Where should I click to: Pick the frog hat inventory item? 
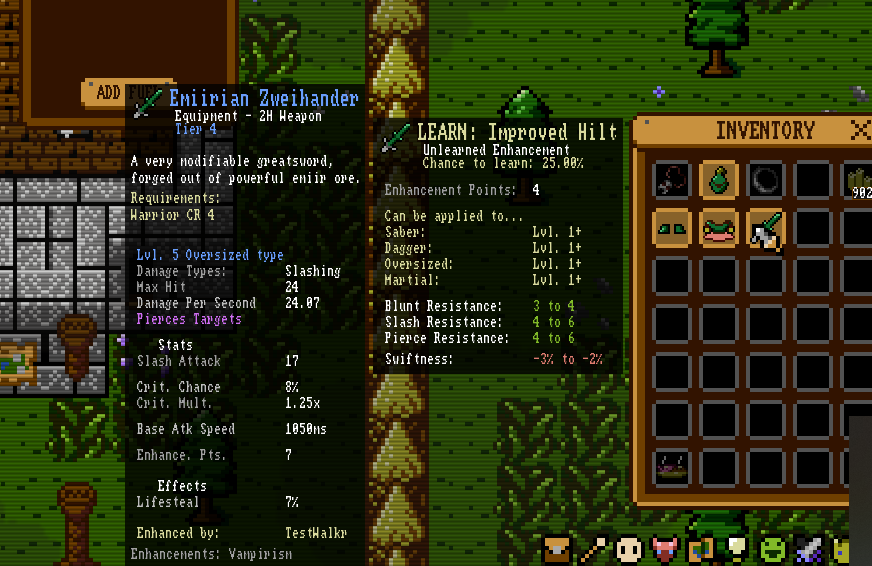pos(719,228)
